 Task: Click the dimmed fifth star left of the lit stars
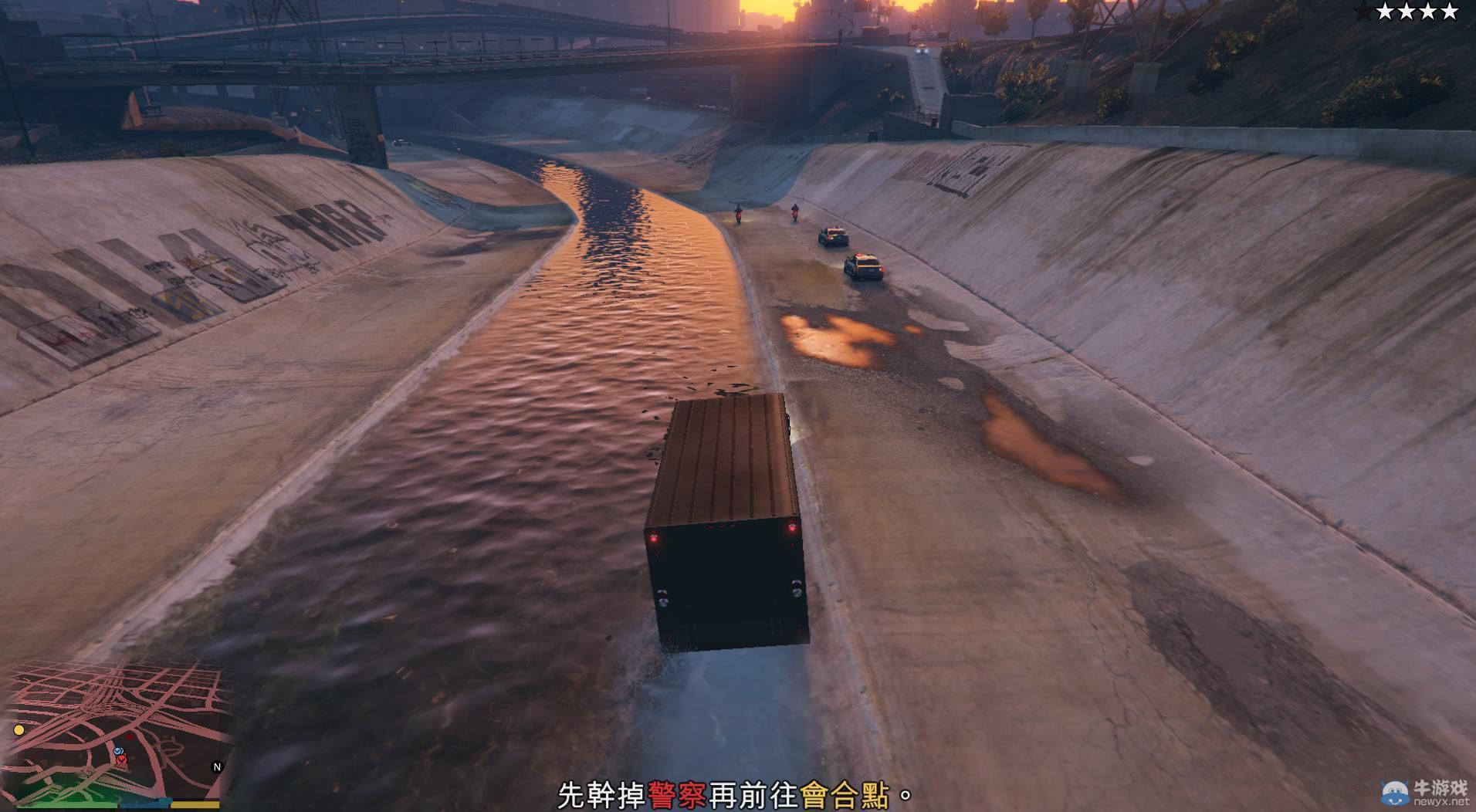click(x=1361, y=10)
